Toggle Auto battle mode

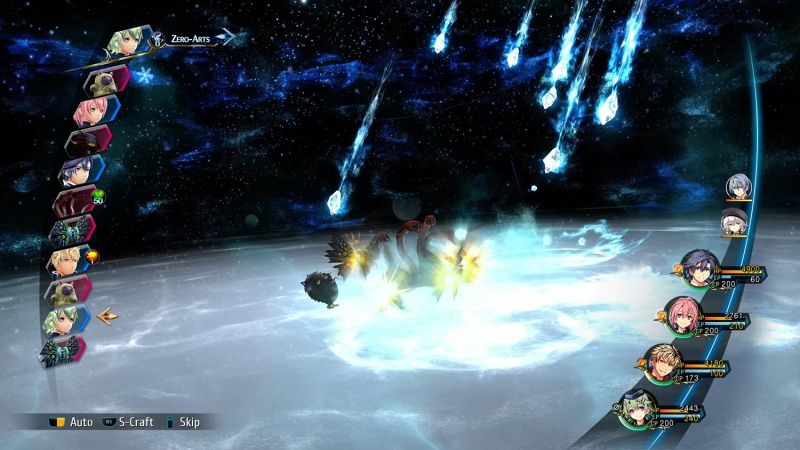point(72,422)
